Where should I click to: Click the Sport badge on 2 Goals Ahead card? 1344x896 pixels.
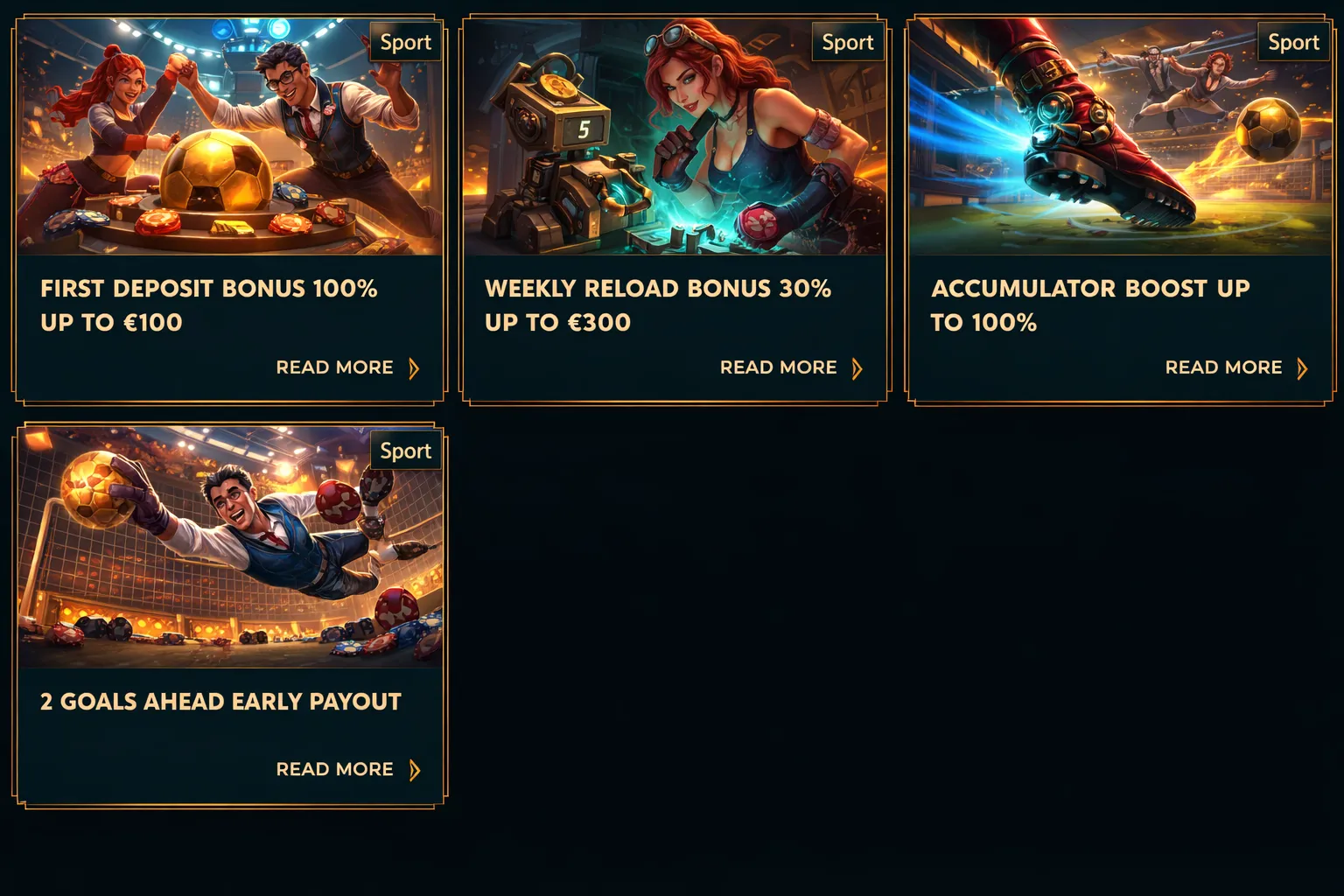click(x=405, y=451)
